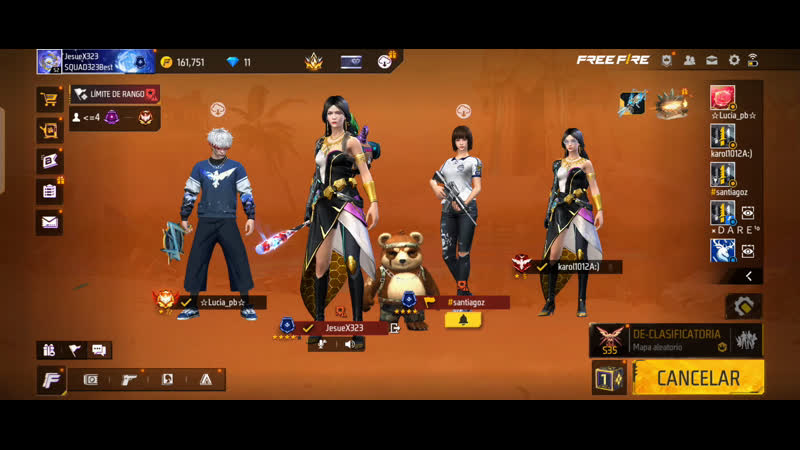Open the friends list icon
Screen dimensions: 800x450
point(690,61)
